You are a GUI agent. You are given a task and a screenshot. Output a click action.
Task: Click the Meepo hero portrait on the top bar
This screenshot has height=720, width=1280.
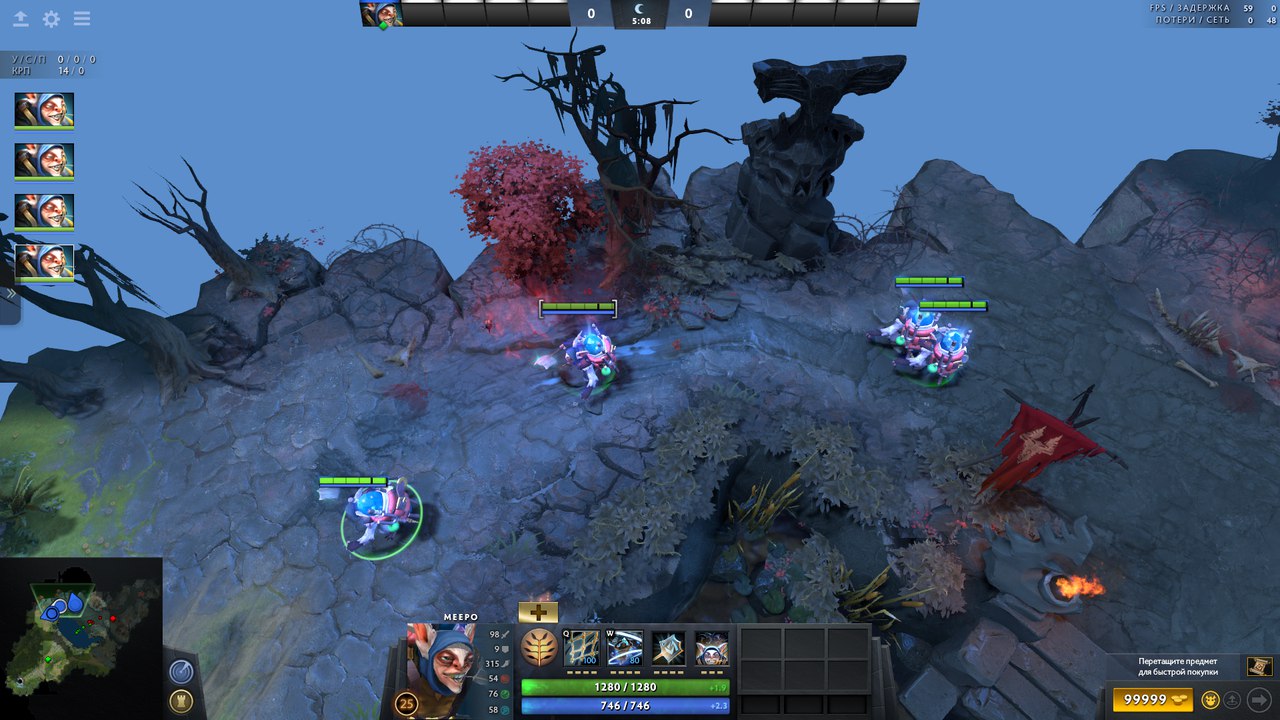pos(381,14)
